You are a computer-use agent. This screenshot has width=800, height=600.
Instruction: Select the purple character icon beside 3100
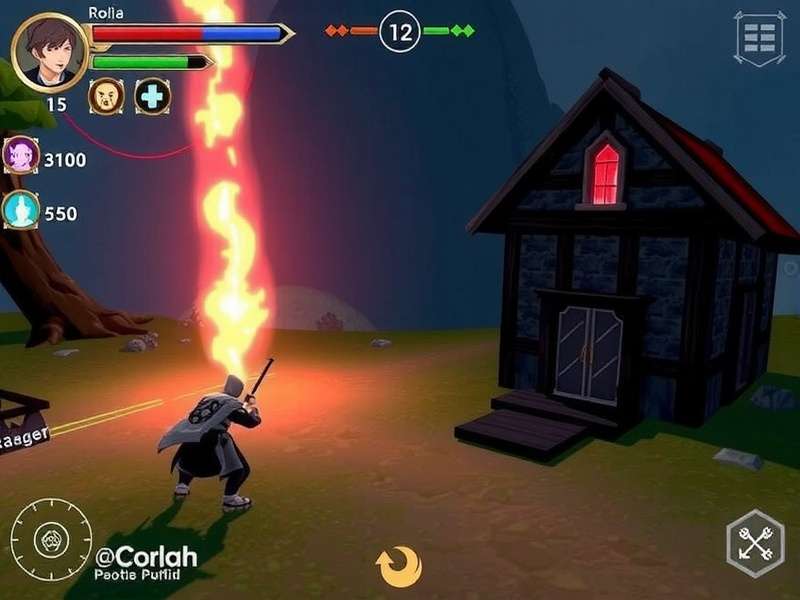click(21, 157)
